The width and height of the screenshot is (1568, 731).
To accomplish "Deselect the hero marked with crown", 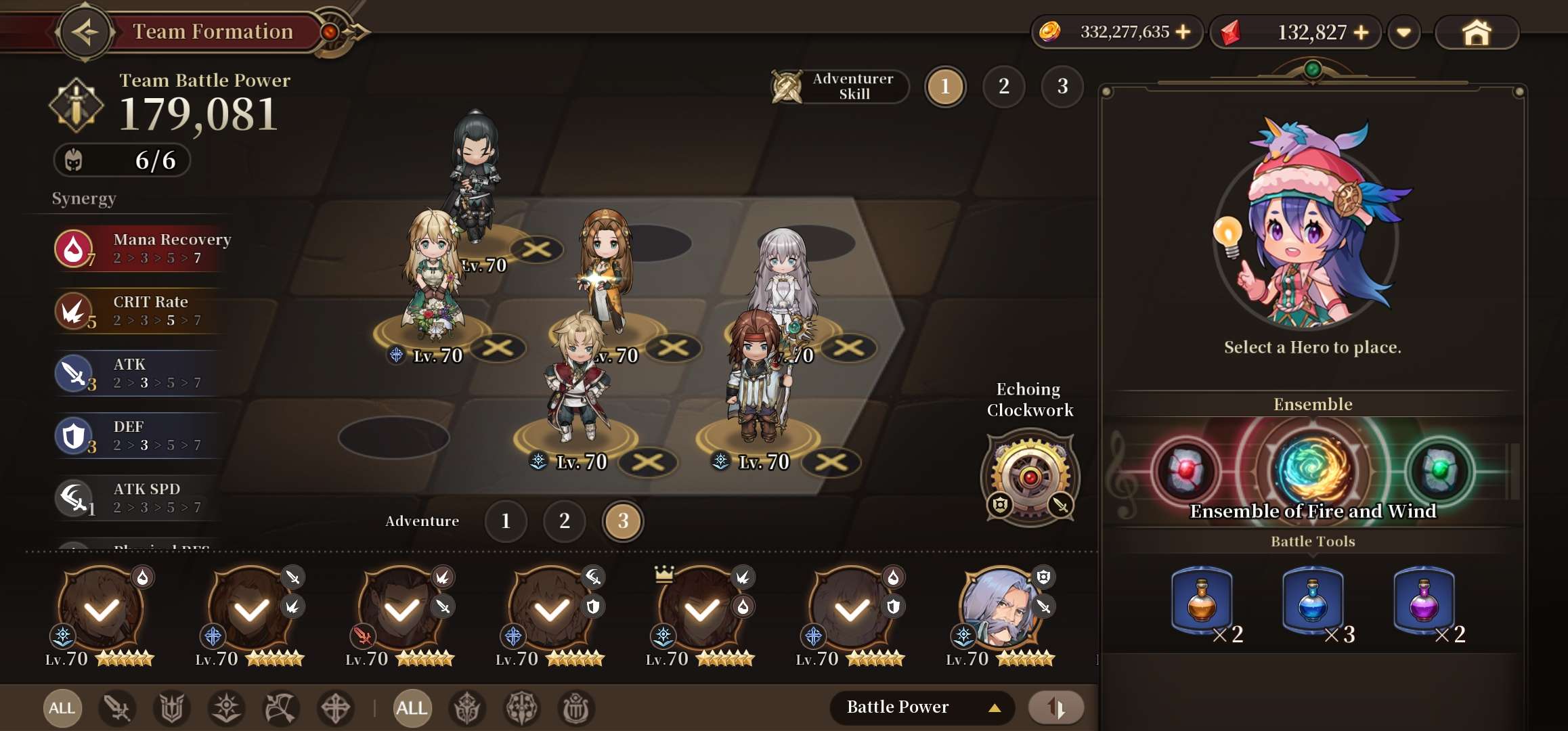I will click(701, 609).
